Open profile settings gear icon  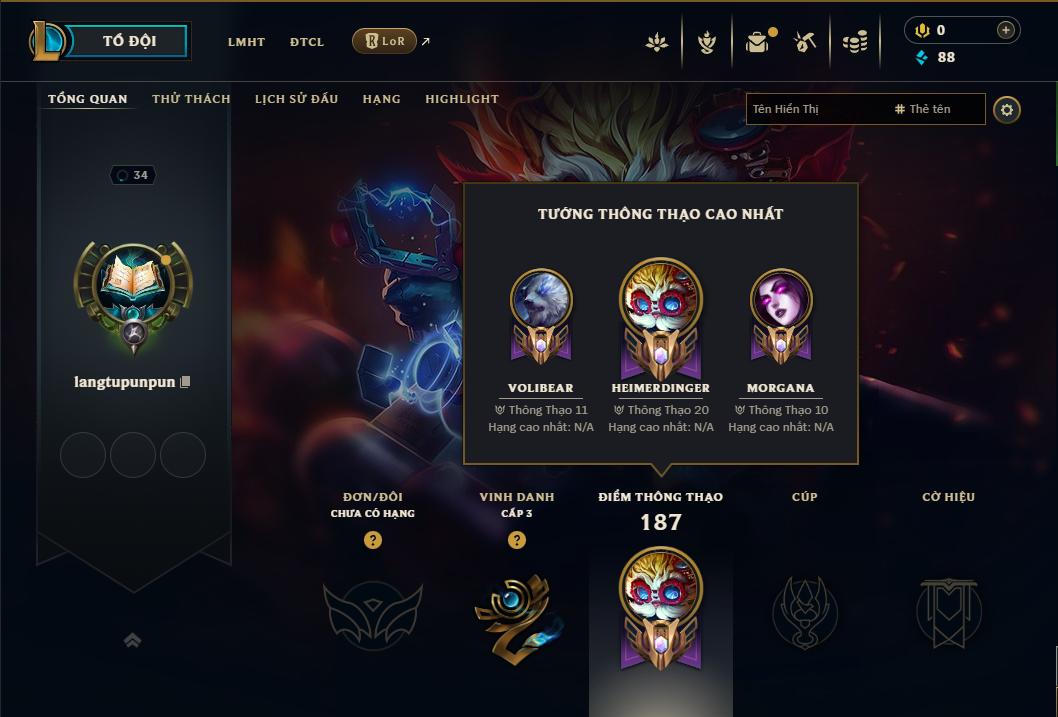coord(1007,110)
